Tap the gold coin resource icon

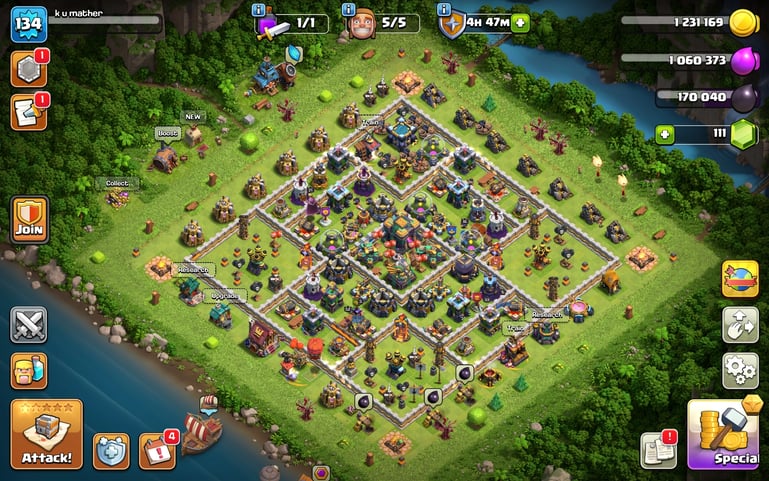click(x=742, y=22)
